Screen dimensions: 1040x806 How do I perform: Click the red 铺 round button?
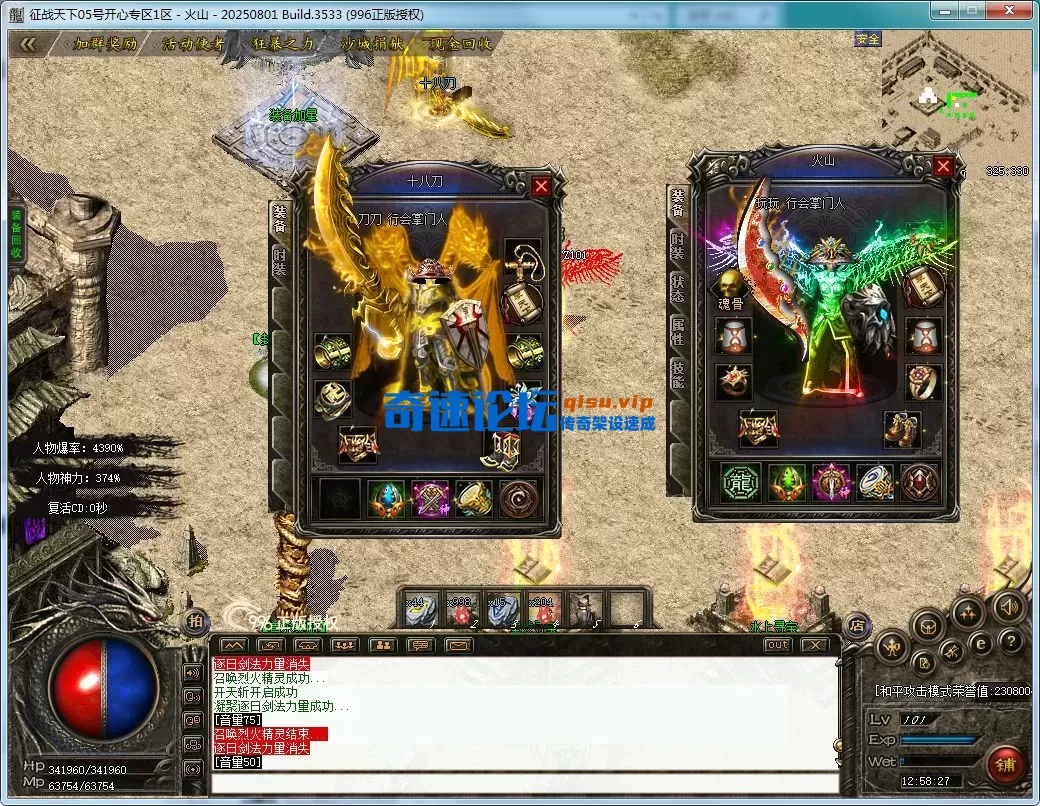point(1004,765)
